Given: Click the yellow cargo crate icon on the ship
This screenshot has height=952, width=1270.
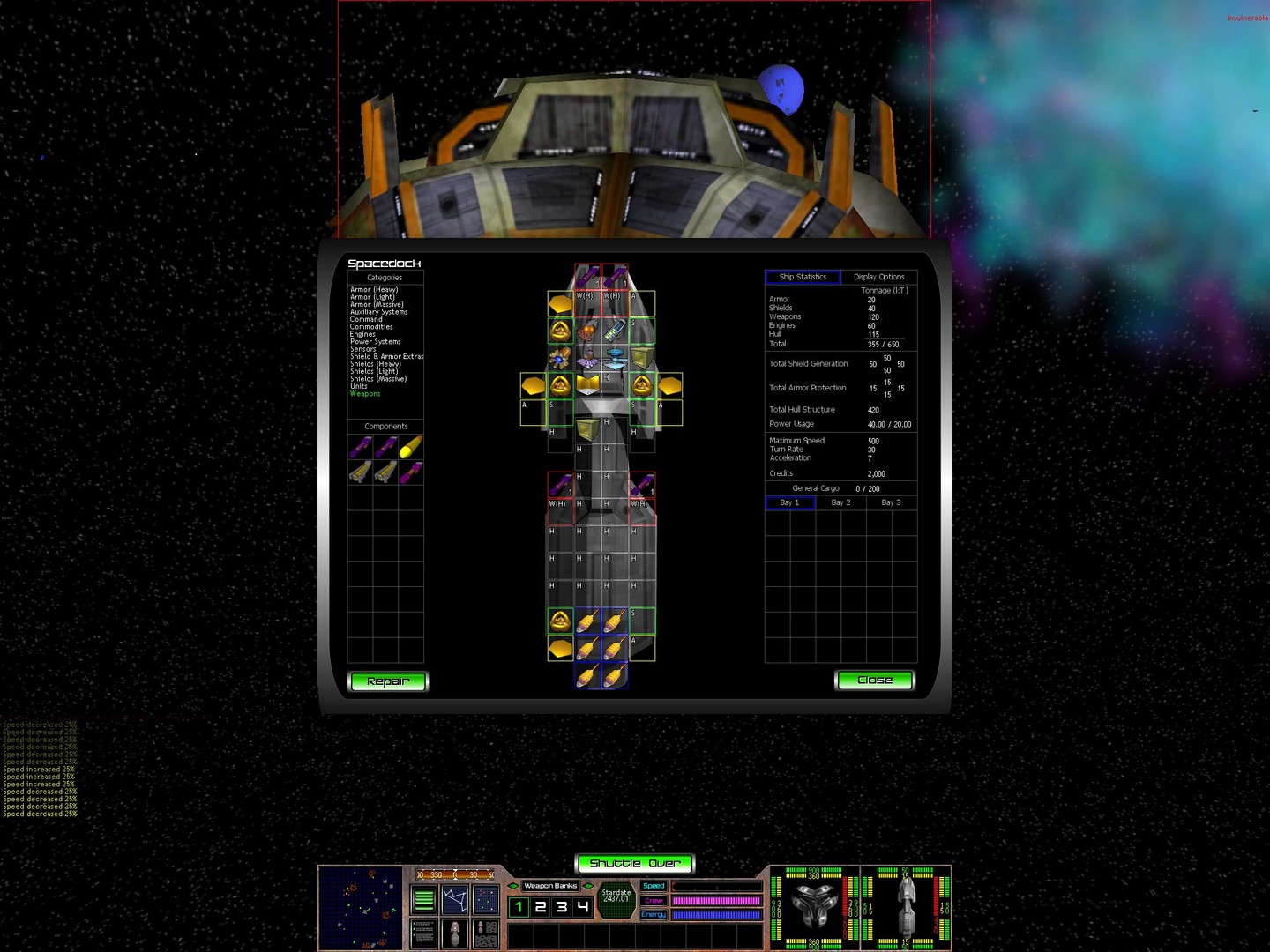Looking at the screenshot, I should coord(641,358).
